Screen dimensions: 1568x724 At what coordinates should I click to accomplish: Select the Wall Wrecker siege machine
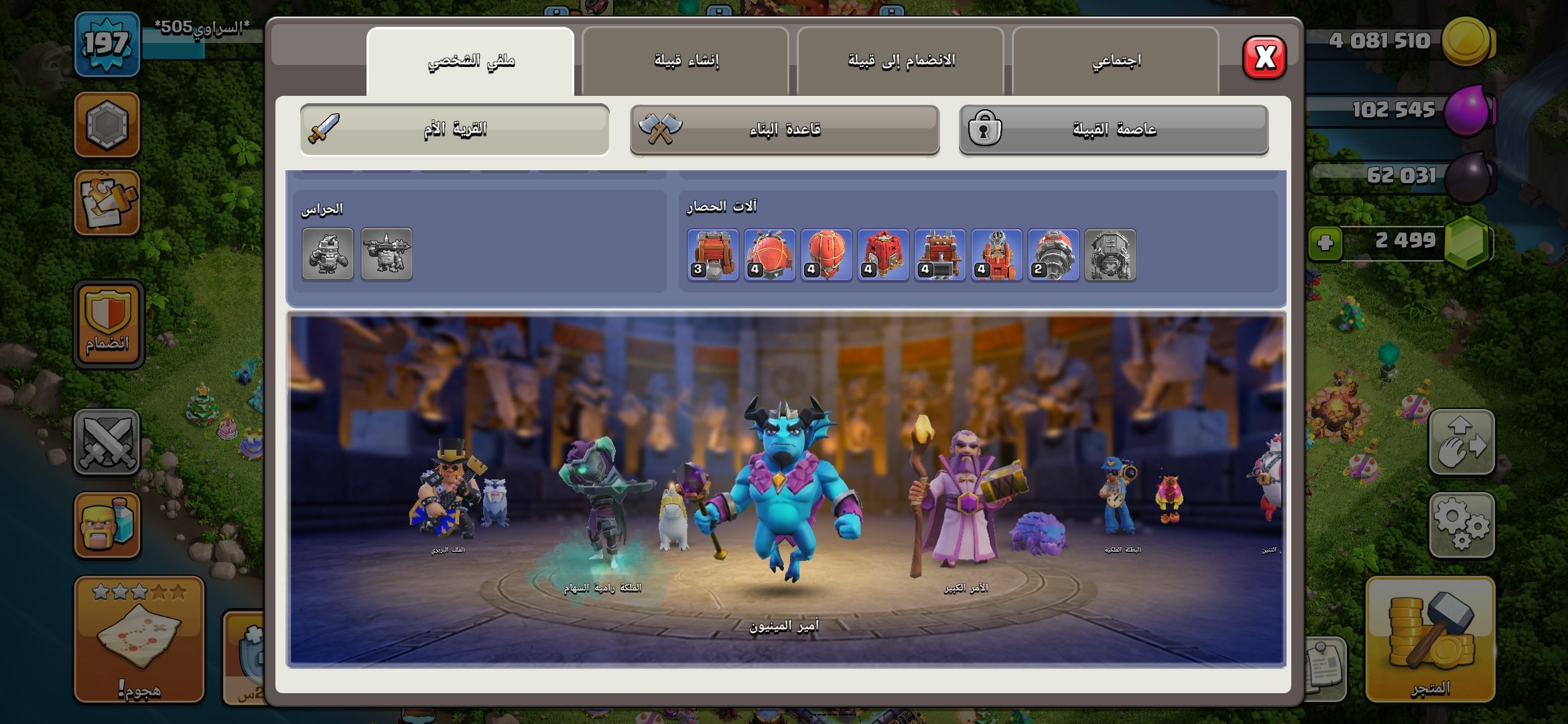[x=712, y=255]
